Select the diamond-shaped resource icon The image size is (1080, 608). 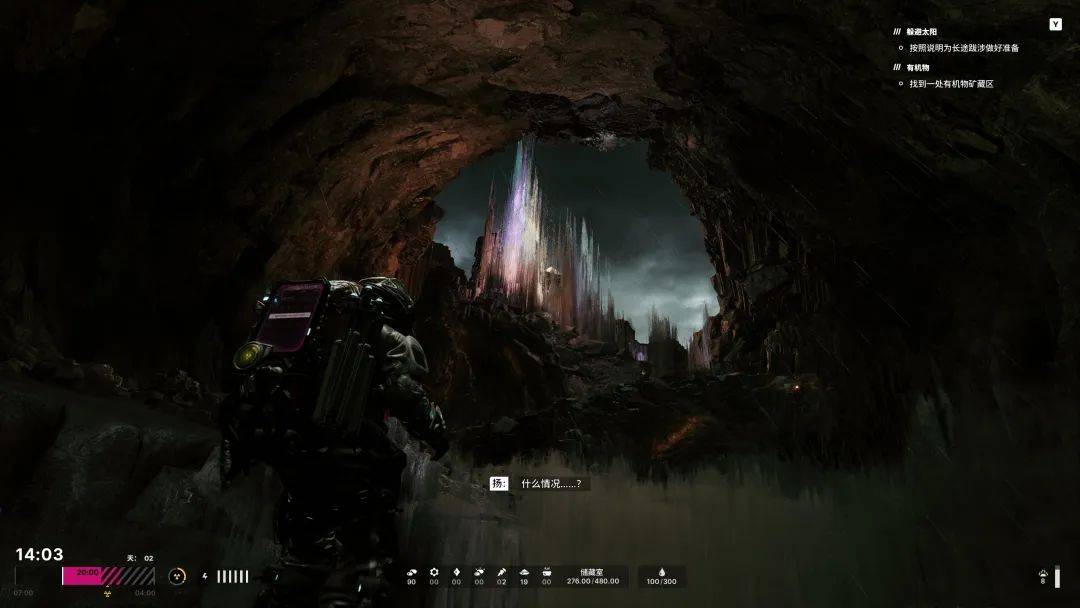456,573
